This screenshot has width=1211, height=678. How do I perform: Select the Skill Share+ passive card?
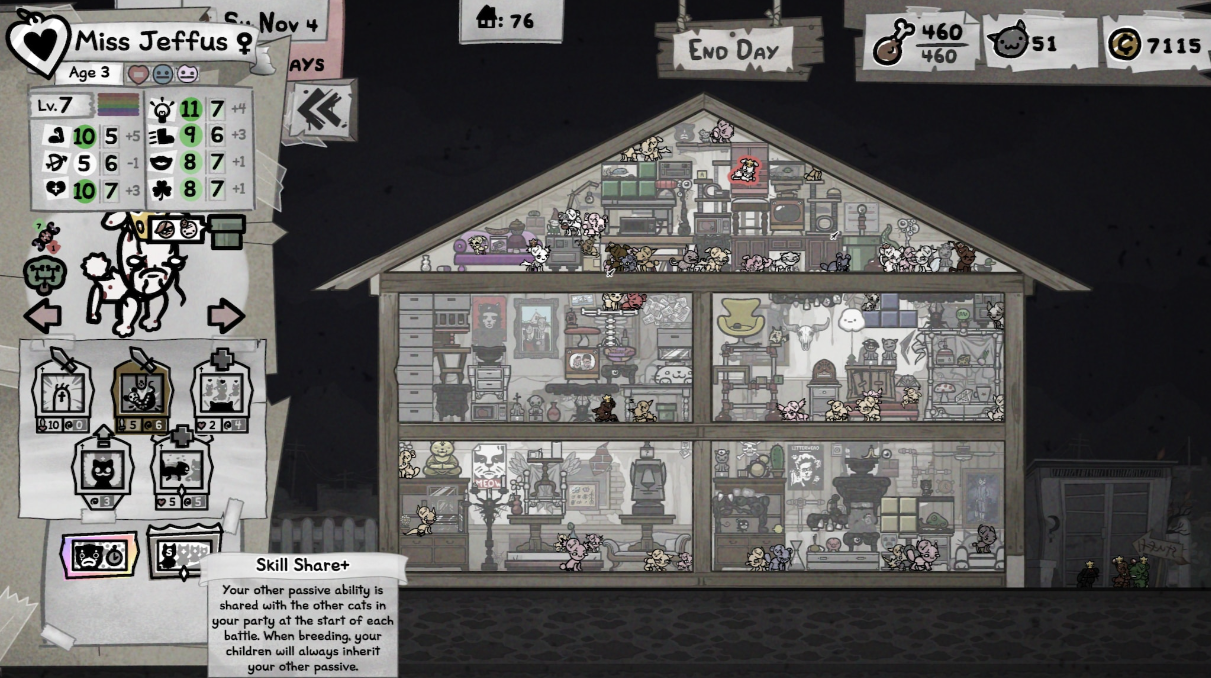[183, 554]
